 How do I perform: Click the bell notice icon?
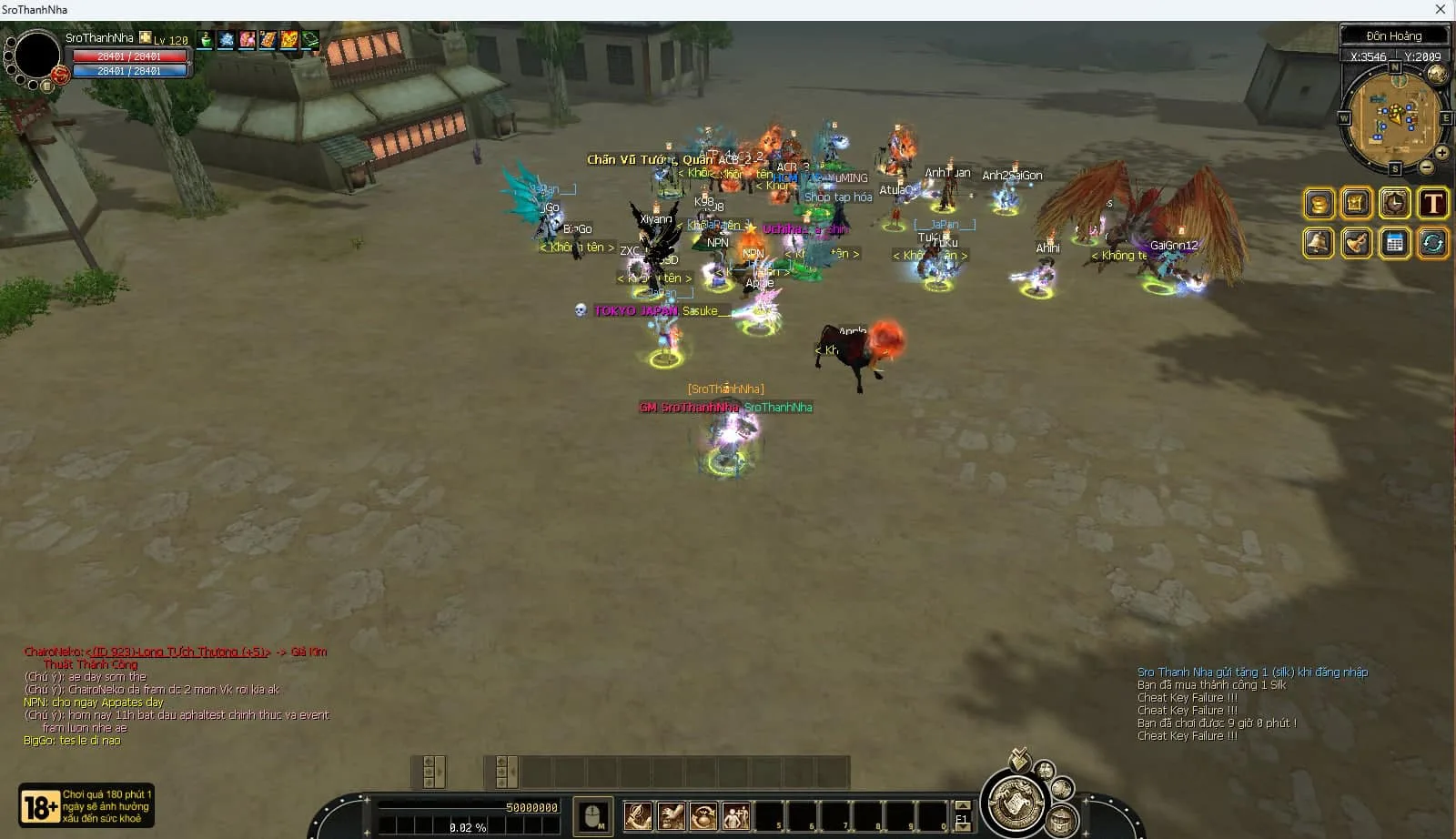[1318, 244]
